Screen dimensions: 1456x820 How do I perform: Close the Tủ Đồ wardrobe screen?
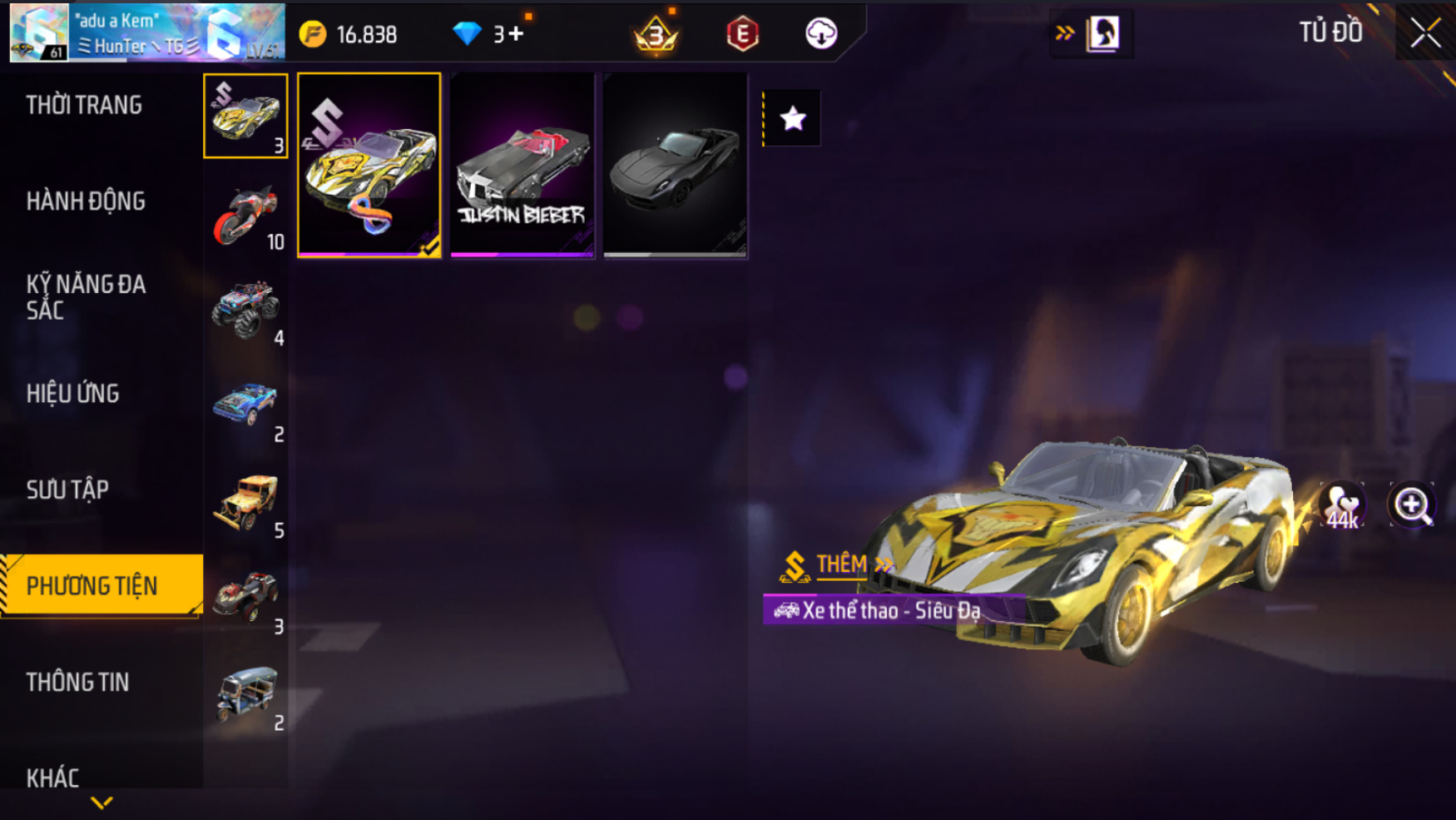click(1424, 33)
